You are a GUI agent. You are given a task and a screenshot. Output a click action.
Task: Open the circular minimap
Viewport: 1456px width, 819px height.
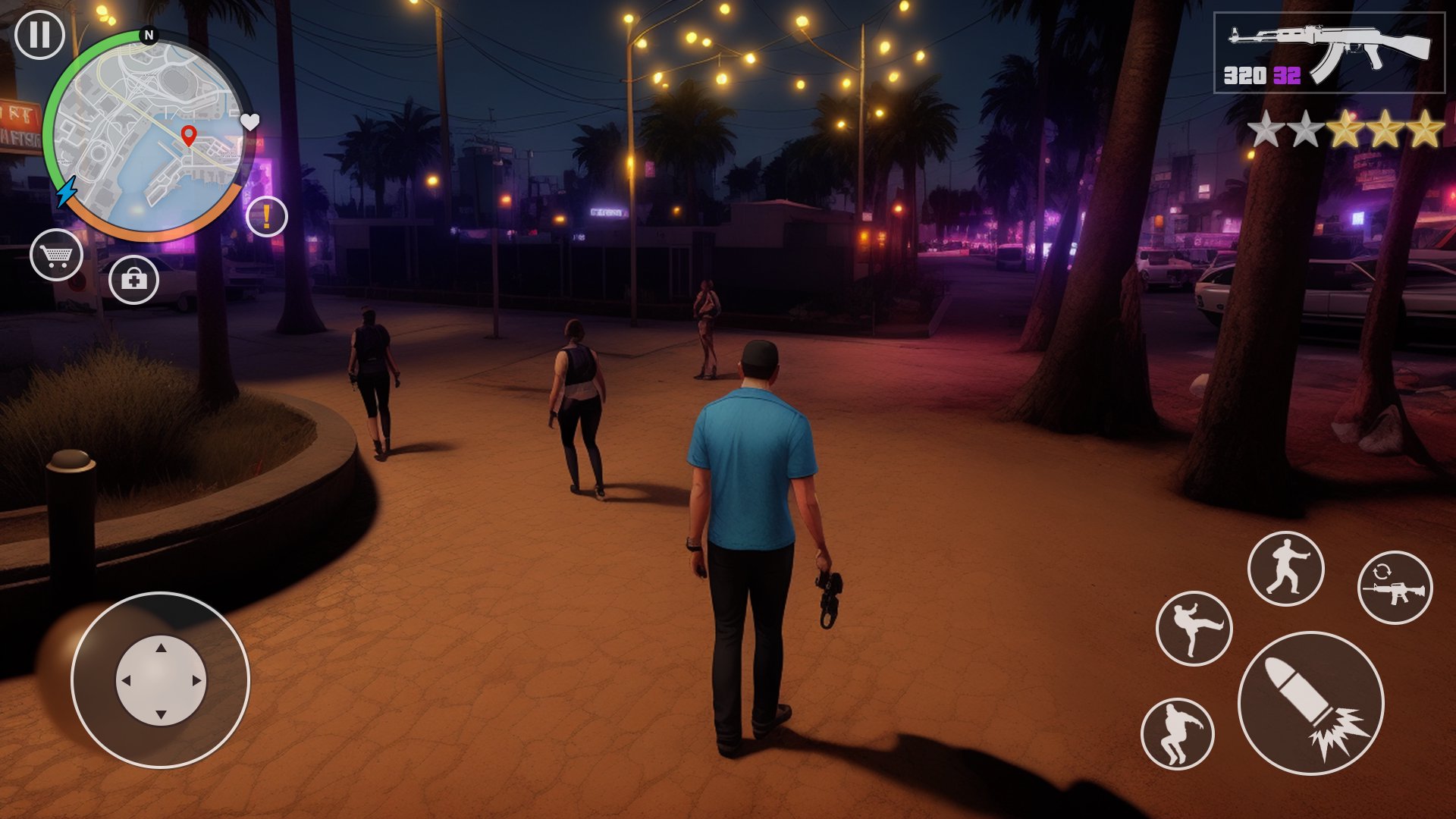pos(149,136)
